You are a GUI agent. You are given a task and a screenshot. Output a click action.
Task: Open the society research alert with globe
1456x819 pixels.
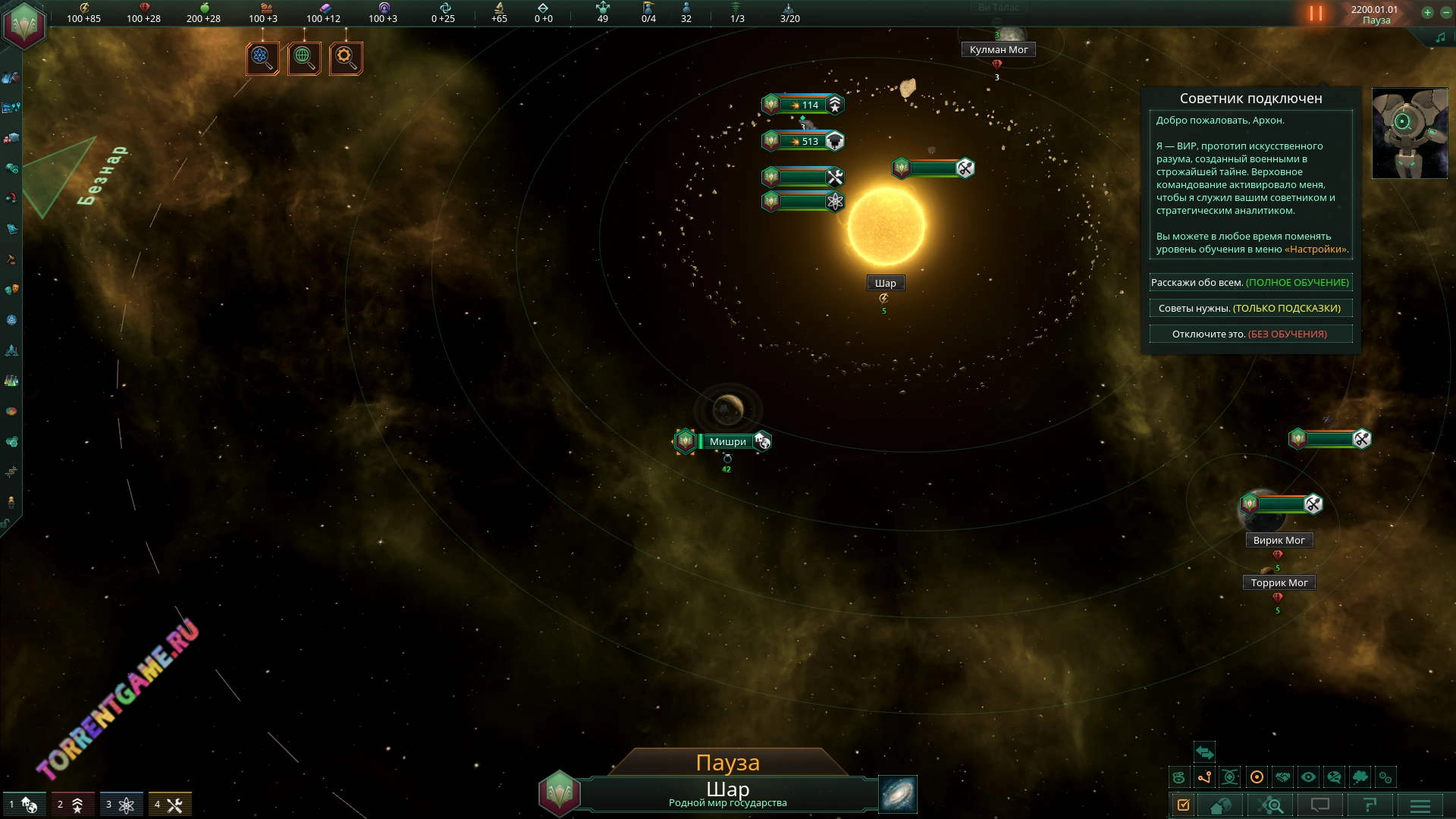tap(304, 58)
